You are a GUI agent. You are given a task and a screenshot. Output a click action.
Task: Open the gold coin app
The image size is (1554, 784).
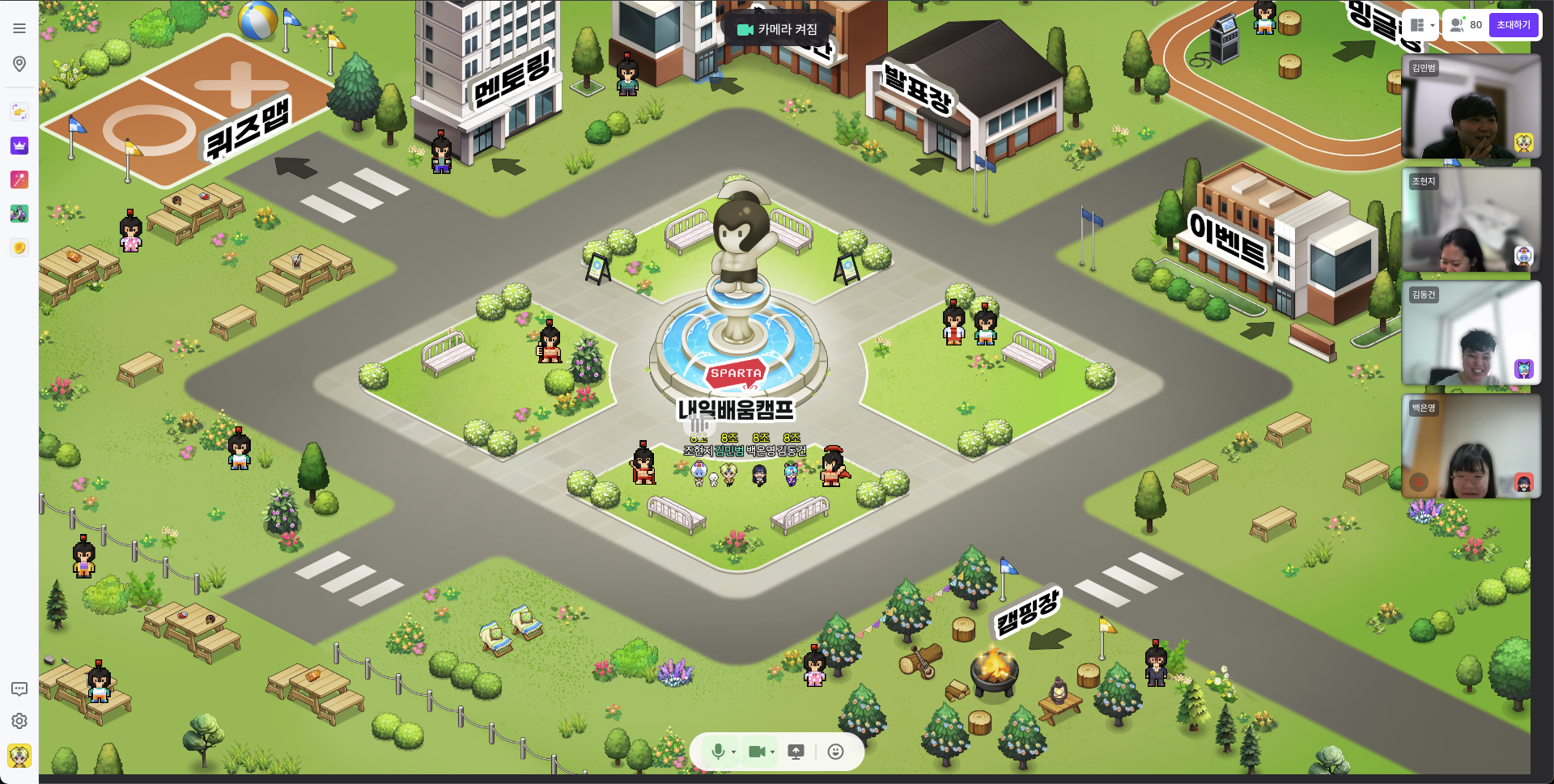coord(19,248)
